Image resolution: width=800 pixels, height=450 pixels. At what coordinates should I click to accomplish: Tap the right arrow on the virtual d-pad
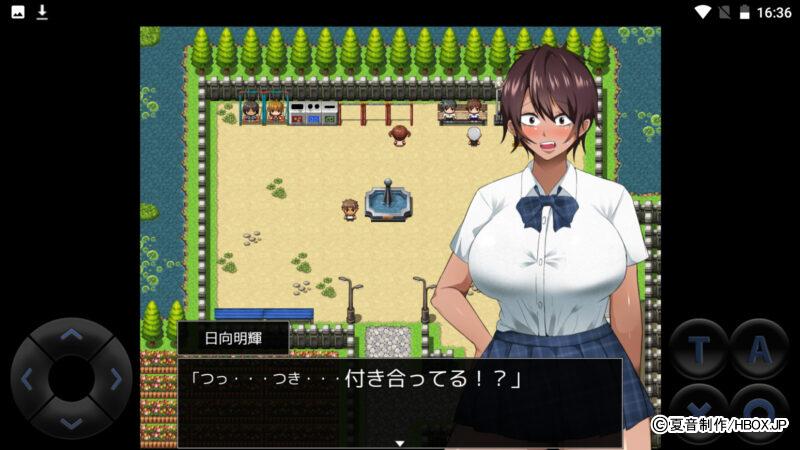(115, 379)
